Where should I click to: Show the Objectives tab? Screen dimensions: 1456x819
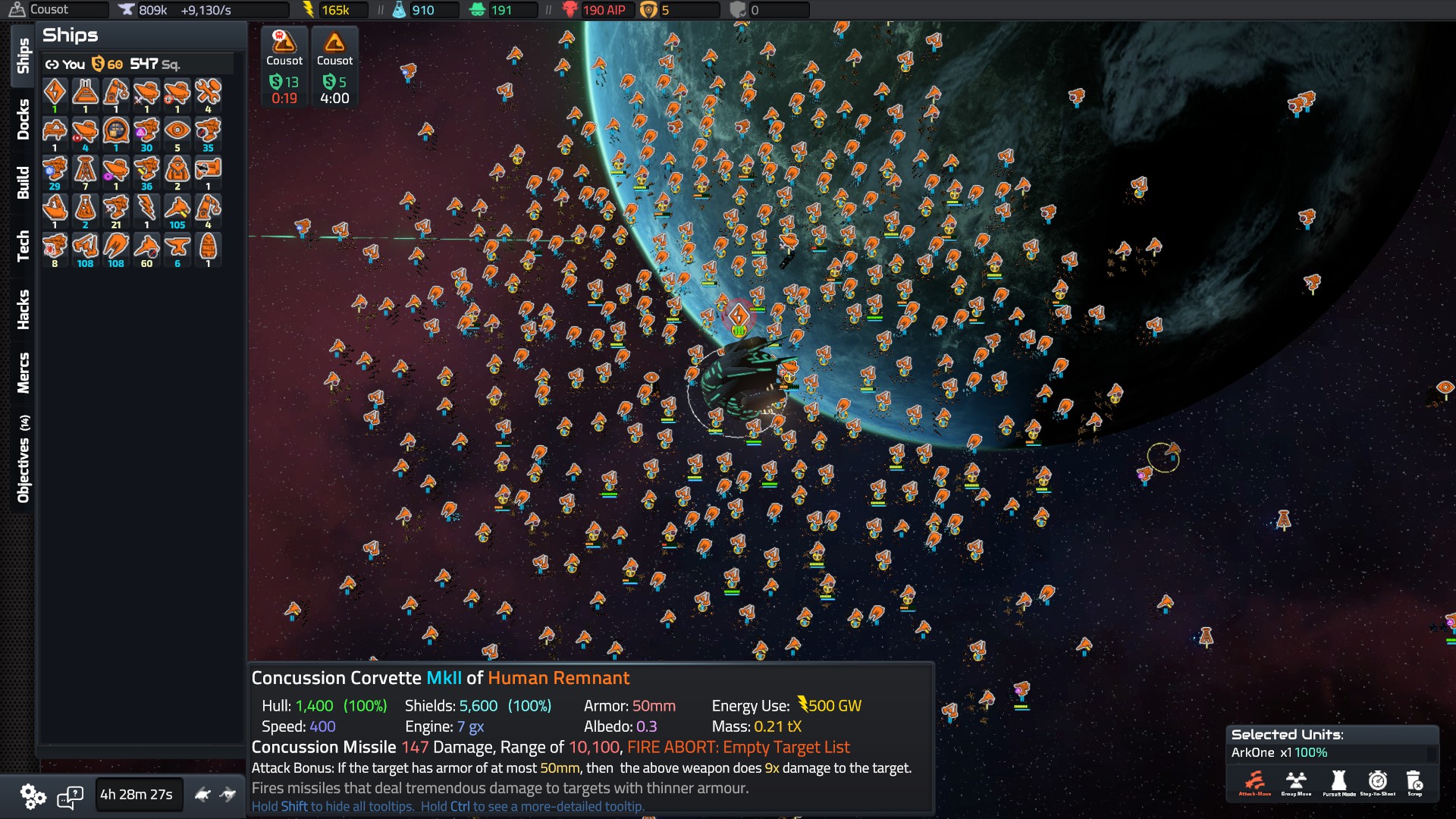23,459
